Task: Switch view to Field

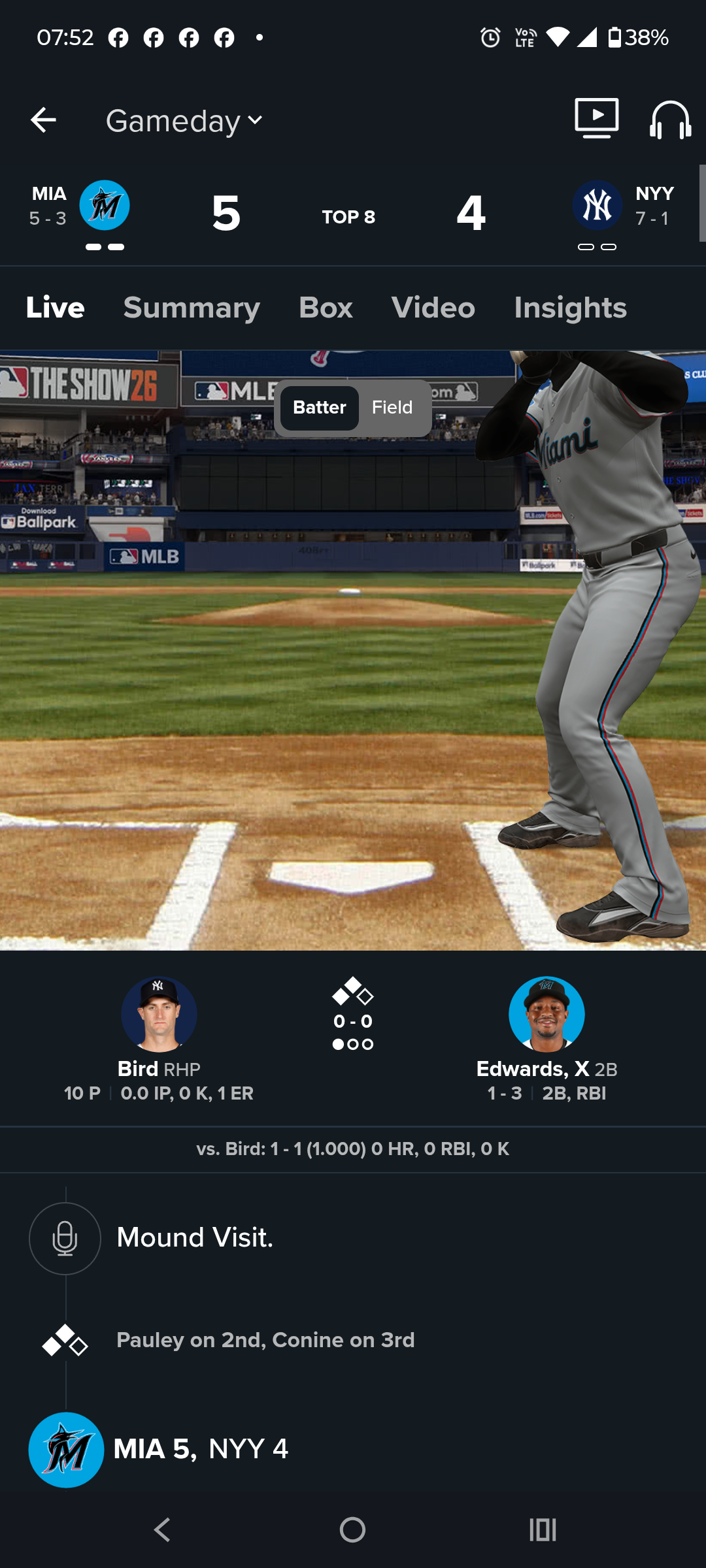Action: click(392, 408)
